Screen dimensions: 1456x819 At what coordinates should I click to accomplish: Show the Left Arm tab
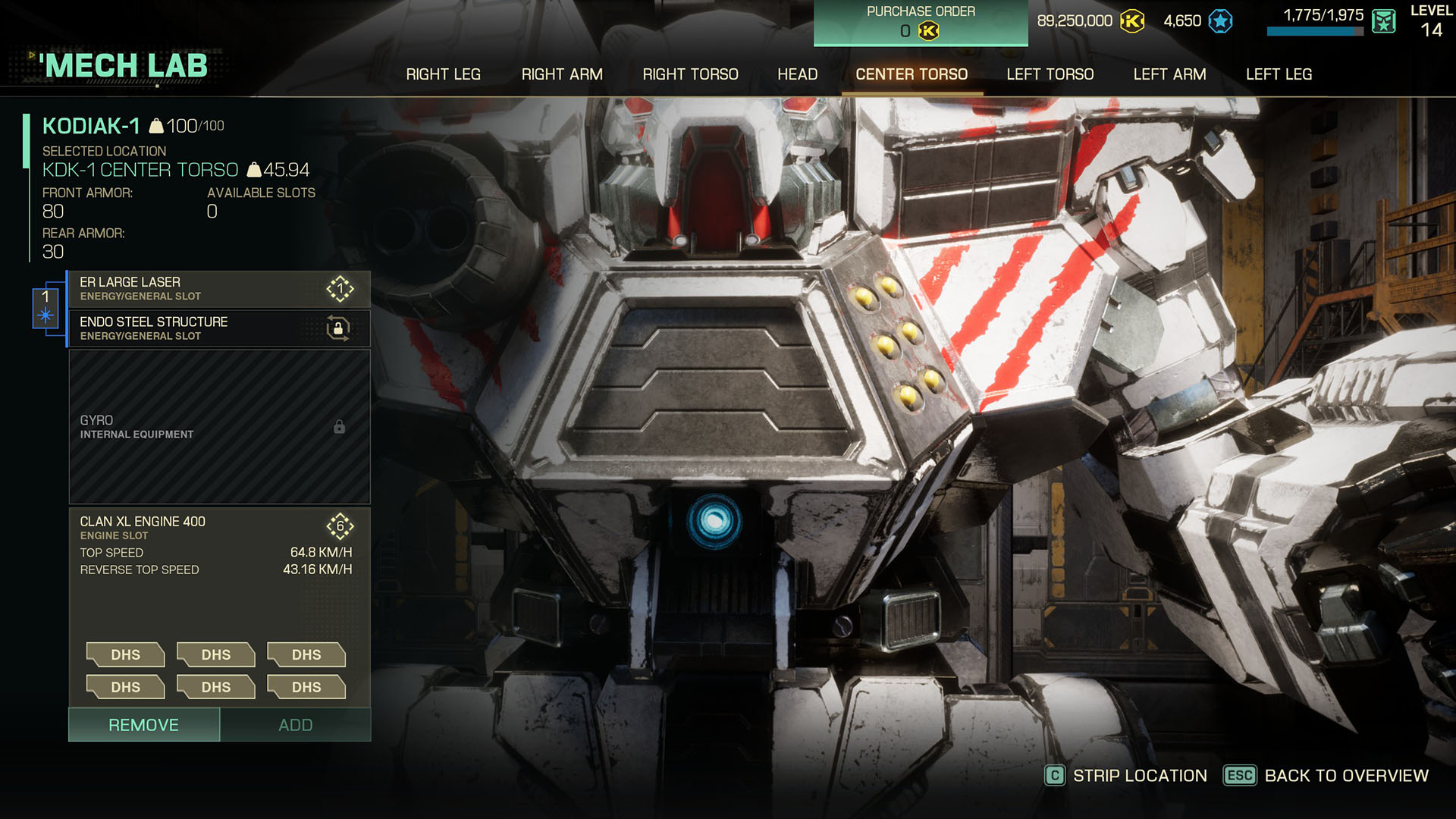point(1169,74)
